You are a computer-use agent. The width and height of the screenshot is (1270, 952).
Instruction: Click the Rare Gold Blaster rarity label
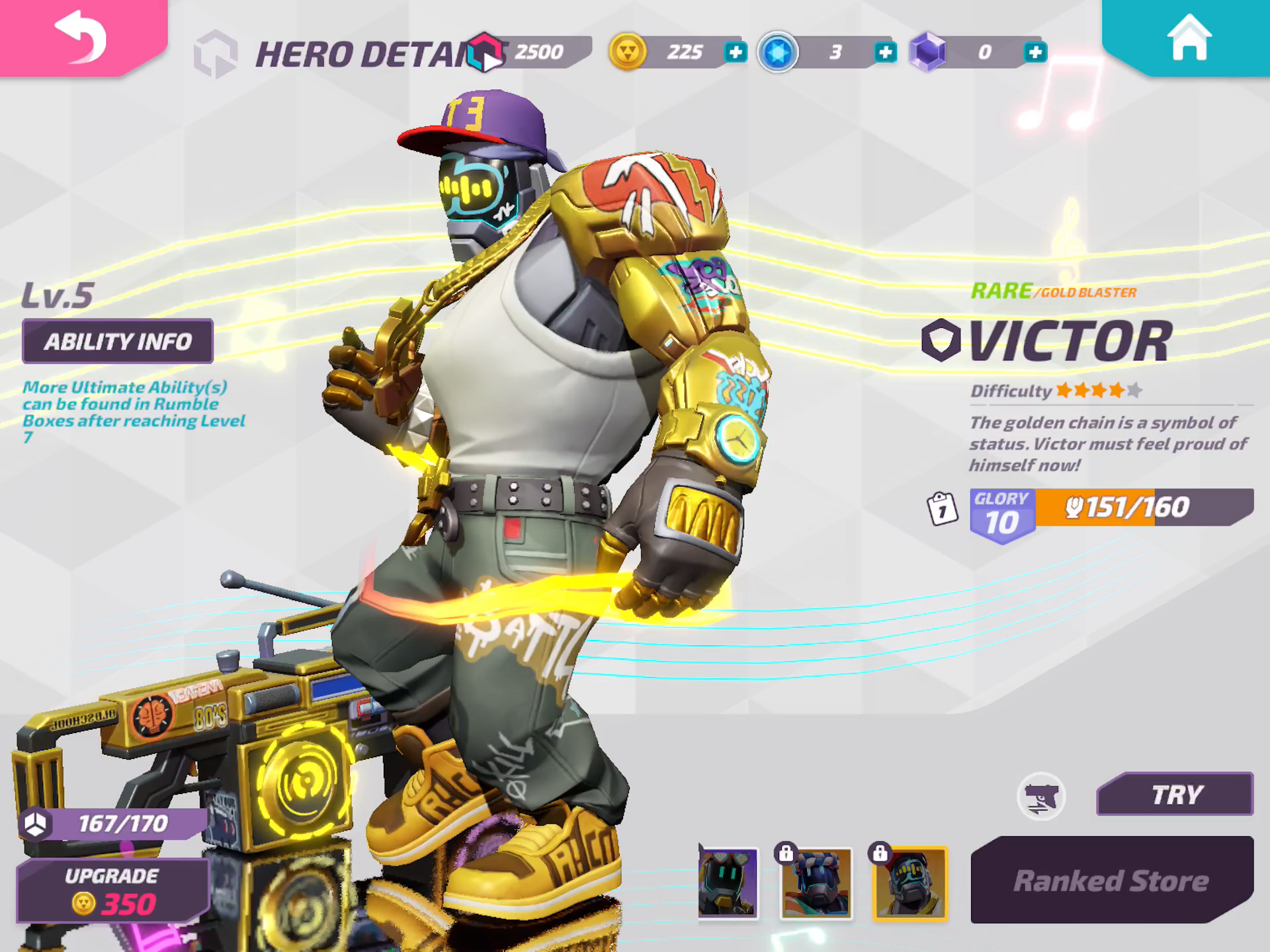(x=1050, y=291)
